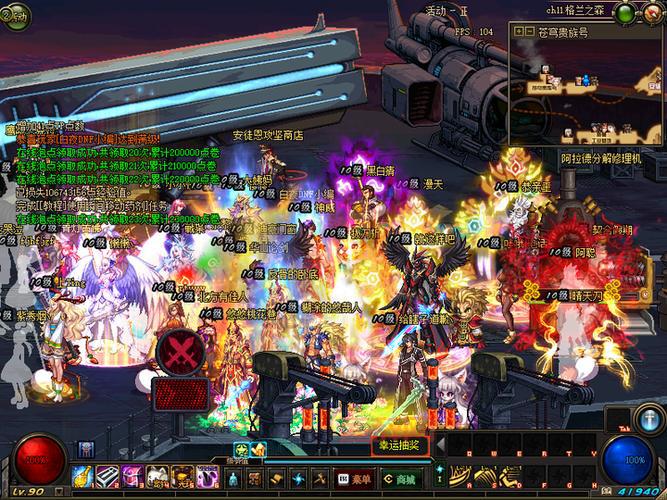Click the small icon above the red HP orb
The height and width of the screenshot is (500, 667).
point(86,448)
